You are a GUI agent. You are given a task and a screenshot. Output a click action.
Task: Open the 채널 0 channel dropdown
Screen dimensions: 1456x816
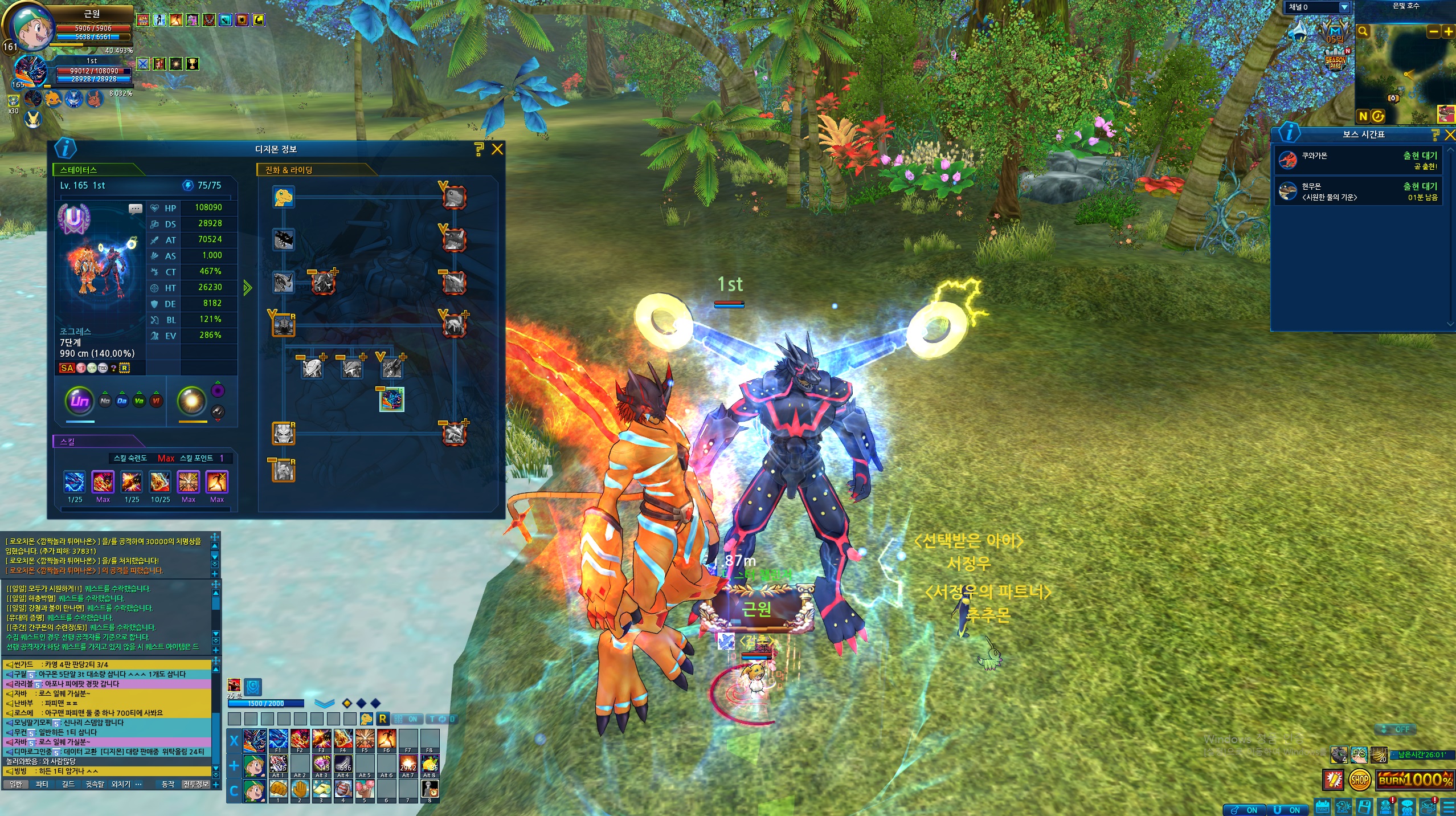[x=1344, y=7]
